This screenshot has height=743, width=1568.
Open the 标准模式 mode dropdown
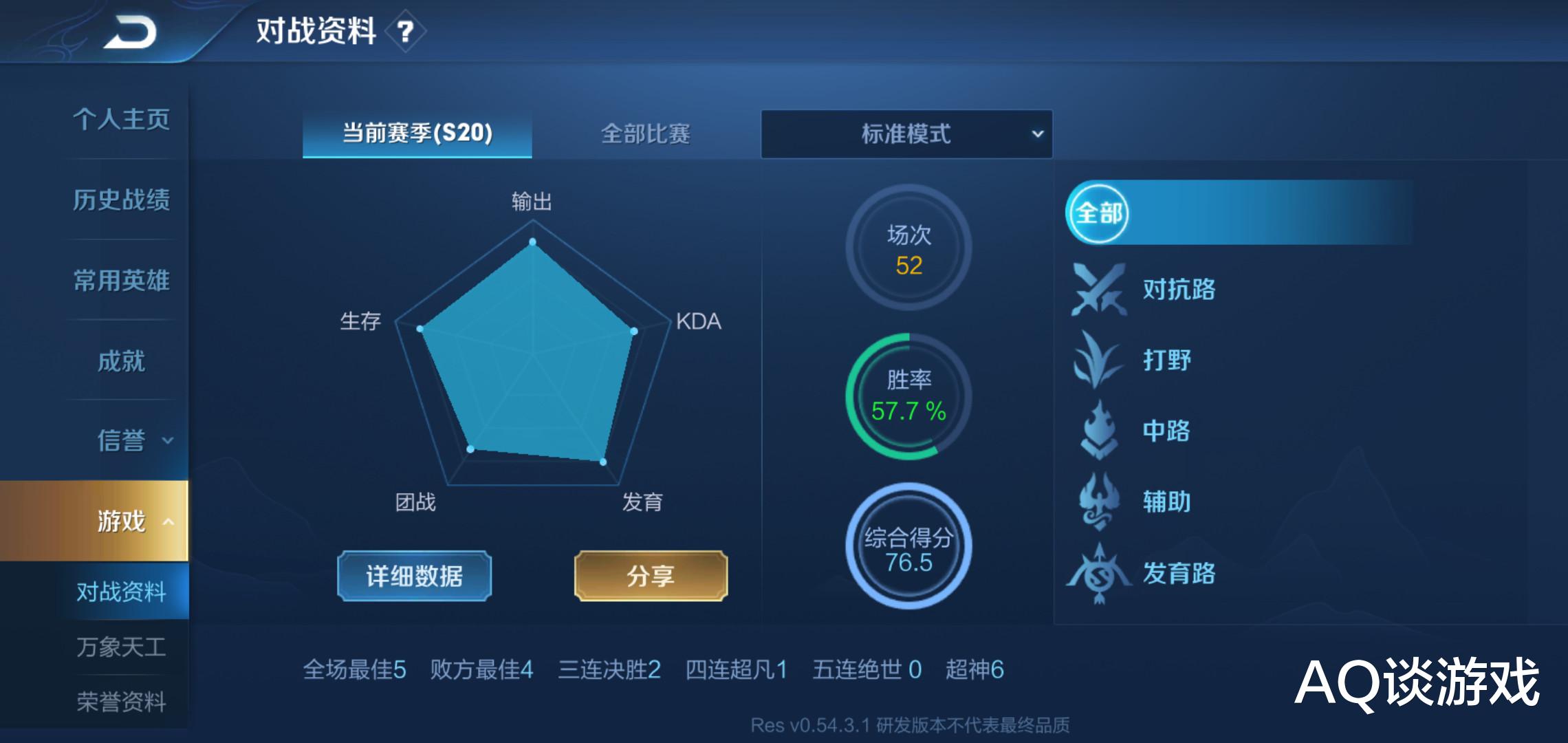906,135
